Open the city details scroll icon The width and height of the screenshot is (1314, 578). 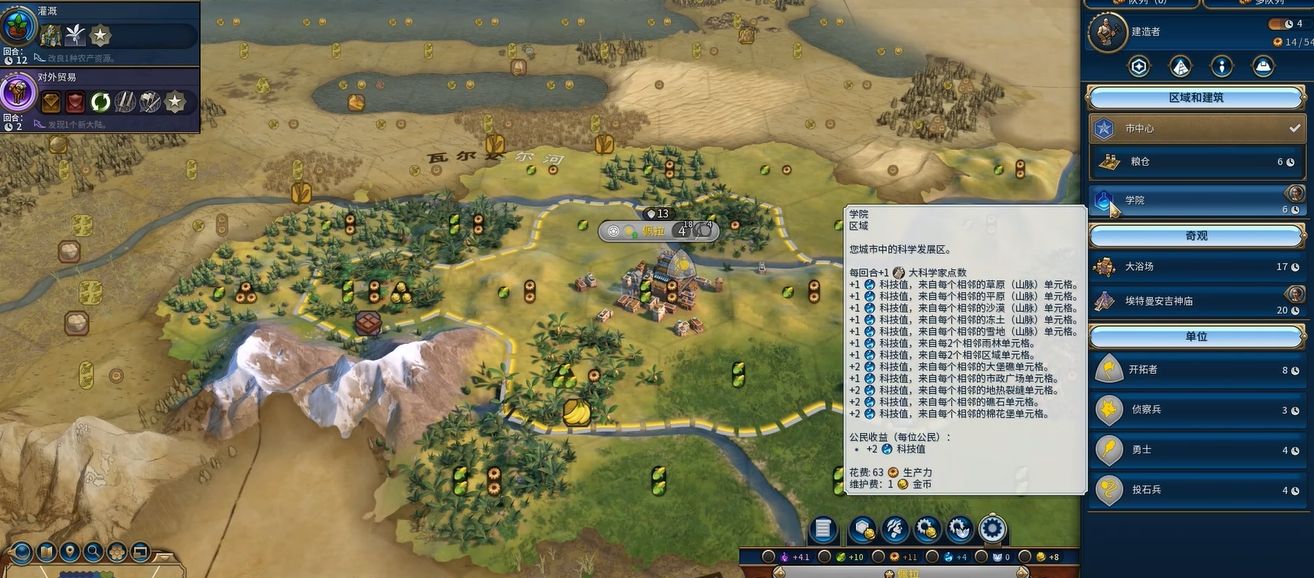point(822,529)
